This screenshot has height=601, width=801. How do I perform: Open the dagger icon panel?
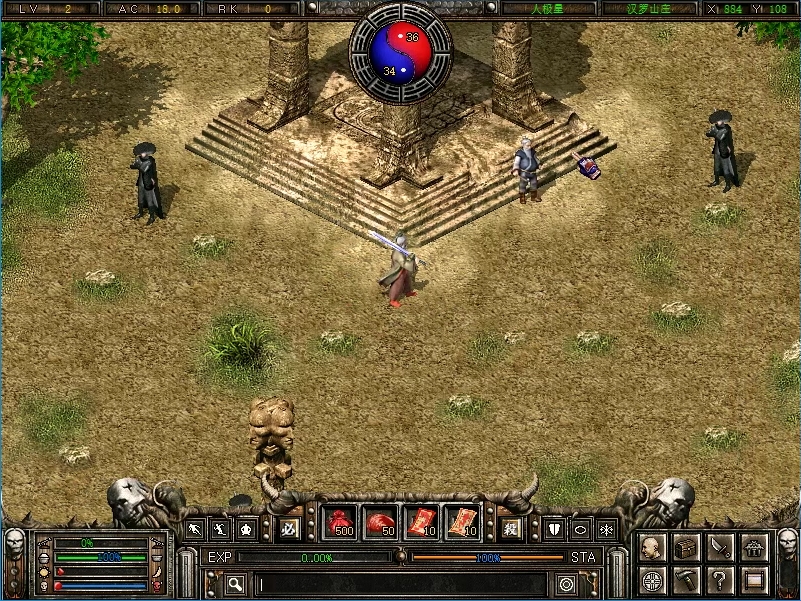720,547
